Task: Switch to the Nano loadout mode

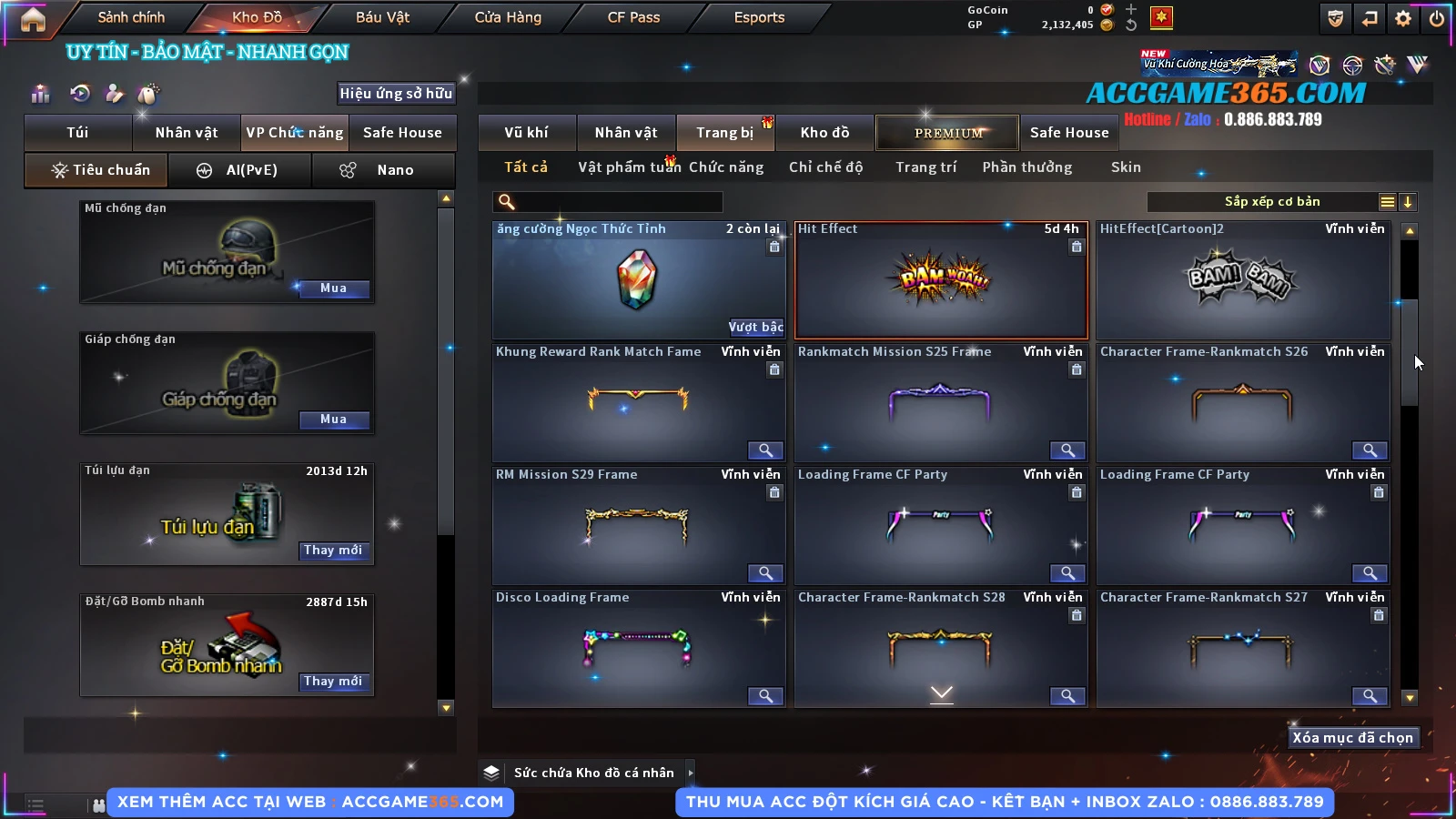Action: 383,170
